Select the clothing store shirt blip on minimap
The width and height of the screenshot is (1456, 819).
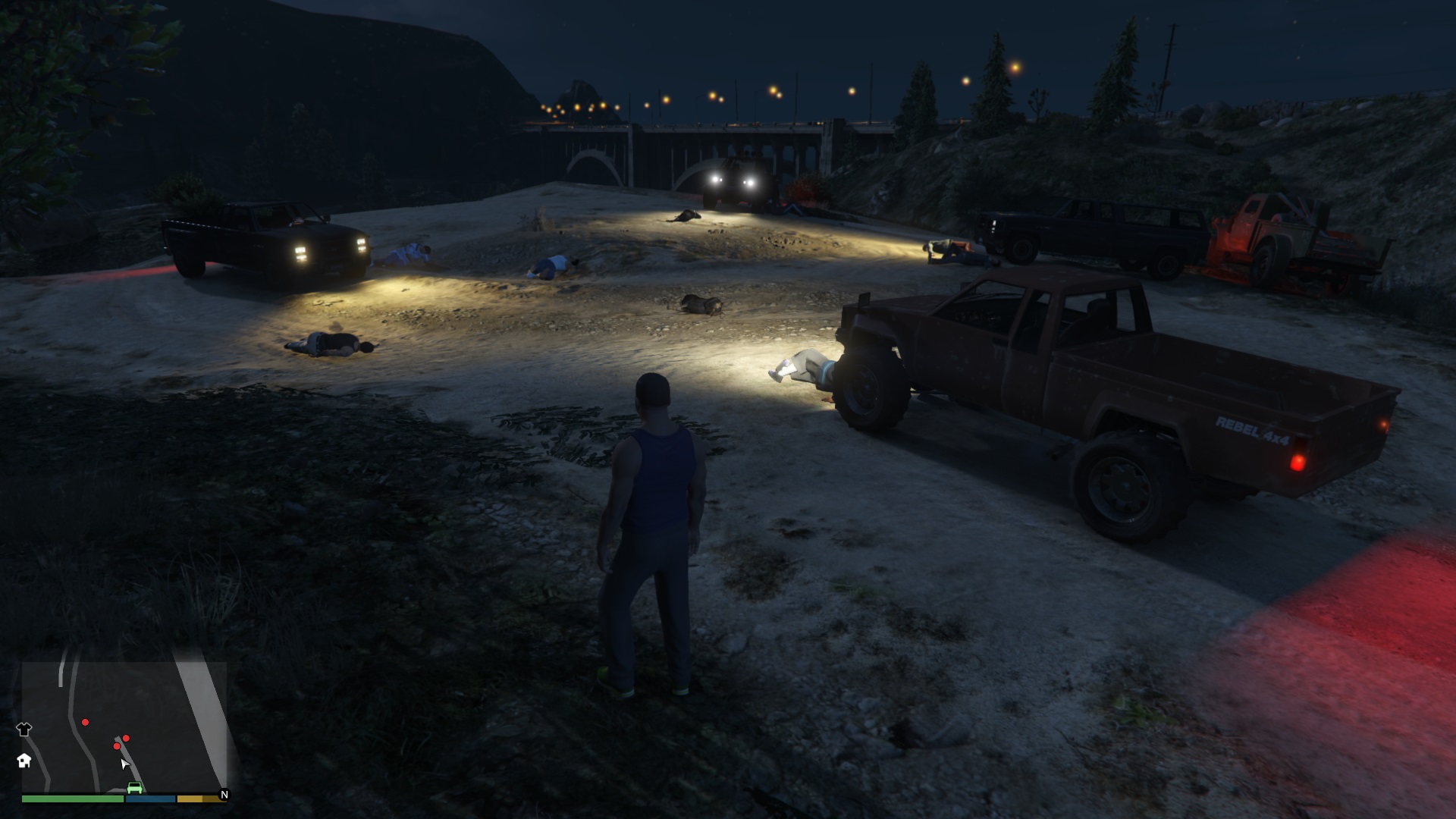point(25,728)
